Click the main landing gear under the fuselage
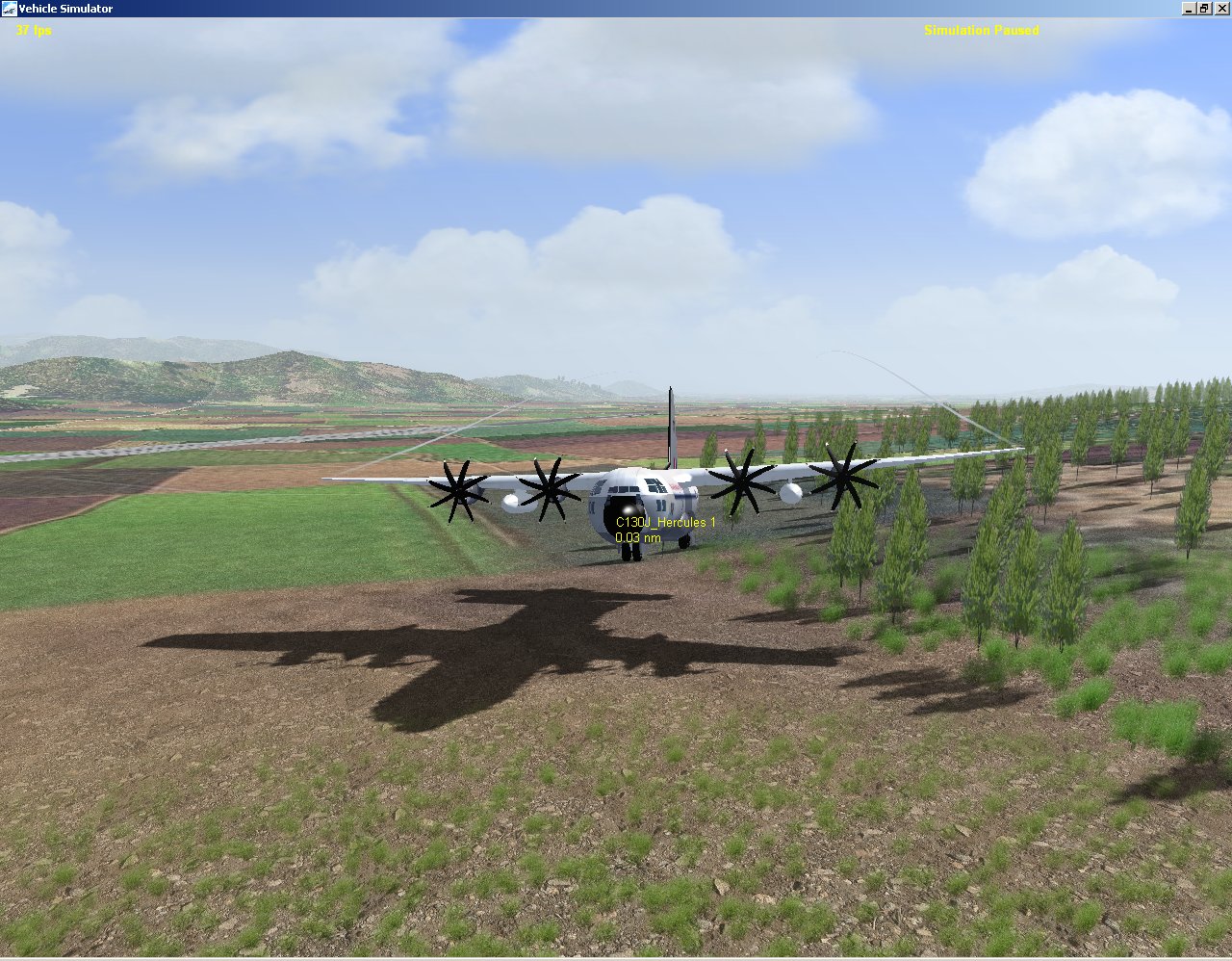This screenshot has height=961, width=1232. click(683, 541)
